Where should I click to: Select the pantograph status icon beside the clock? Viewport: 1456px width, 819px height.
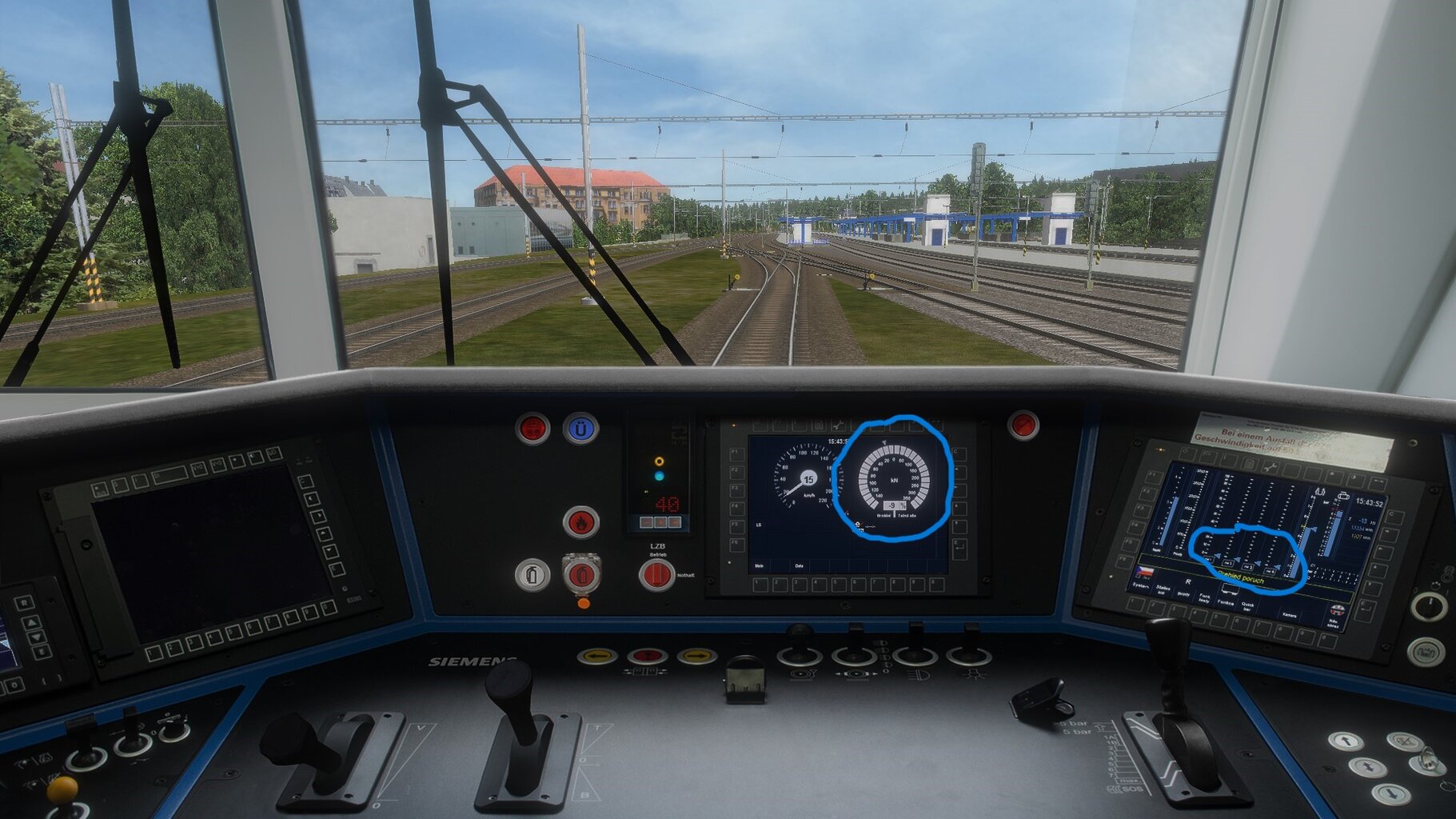click(x=1319, y=492)
